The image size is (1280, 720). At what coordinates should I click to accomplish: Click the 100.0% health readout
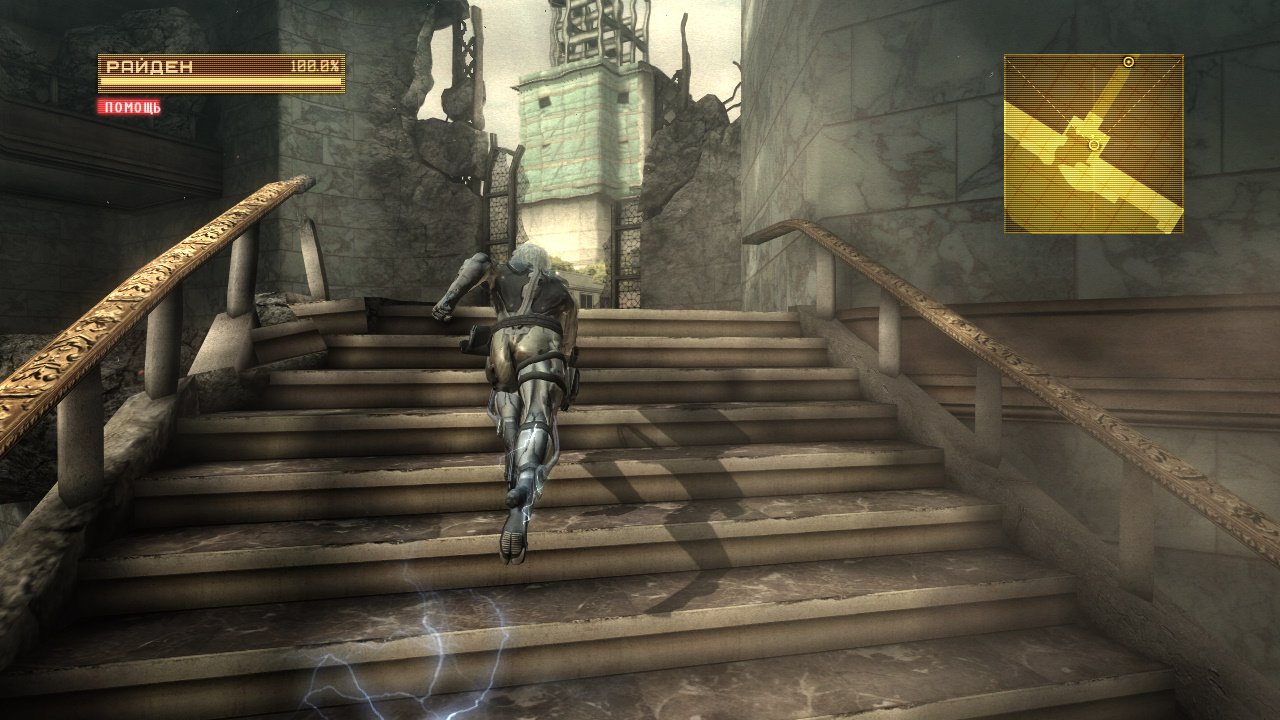(315, 65)
